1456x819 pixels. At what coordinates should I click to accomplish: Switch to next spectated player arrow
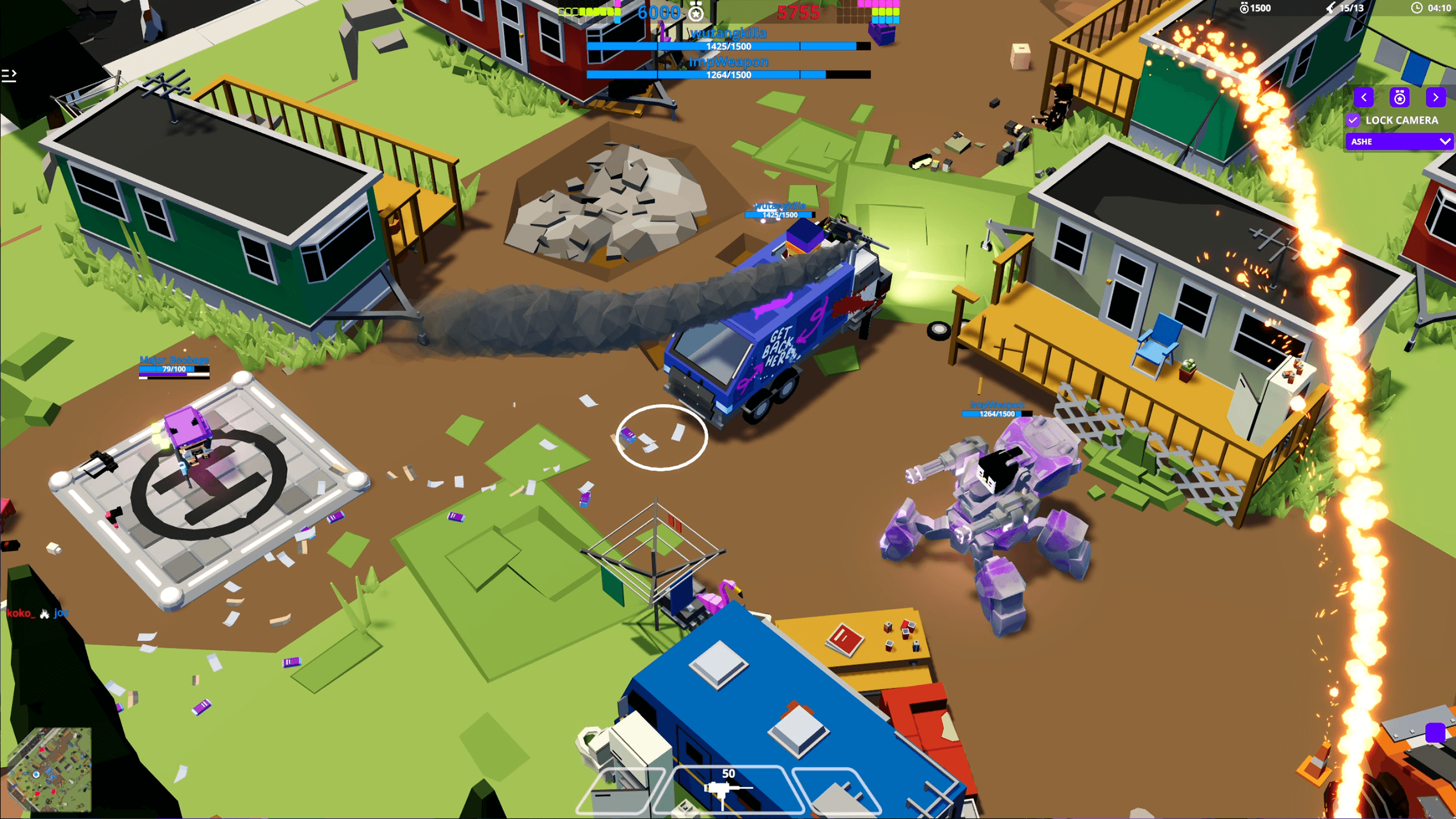pos(1436,97)
